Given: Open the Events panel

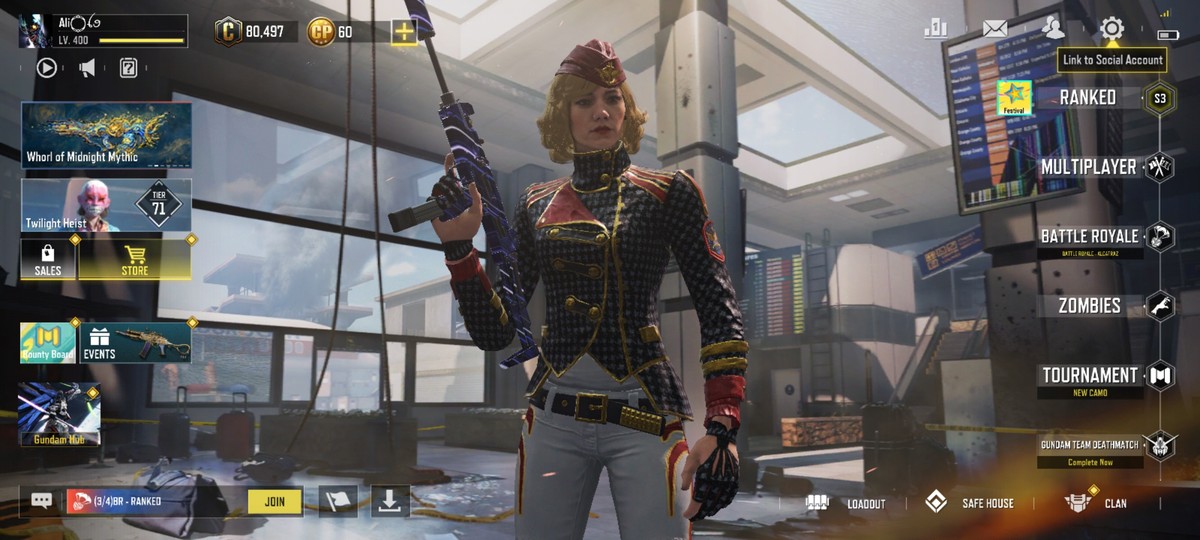Looking at the screenshot, I should tap(135, 342).
